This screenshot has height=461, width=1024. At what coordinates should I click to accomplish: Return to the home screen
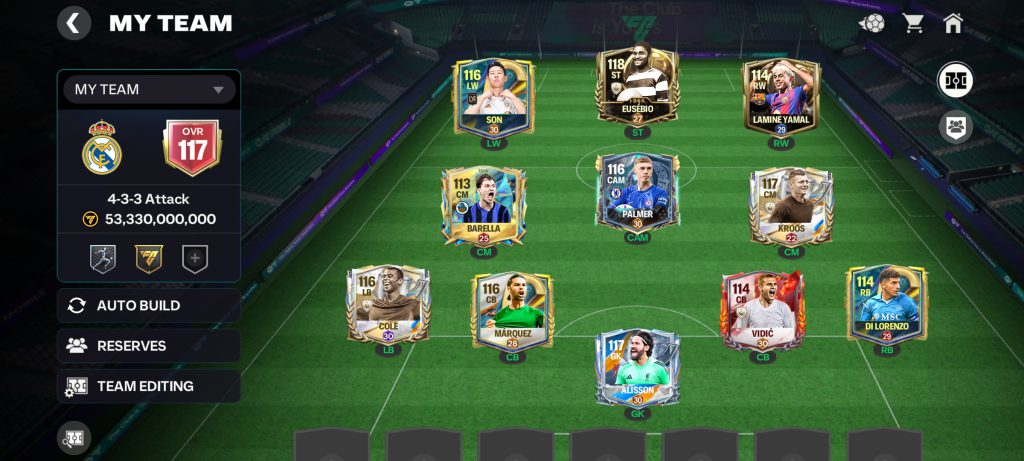click(x=952, y=23)
